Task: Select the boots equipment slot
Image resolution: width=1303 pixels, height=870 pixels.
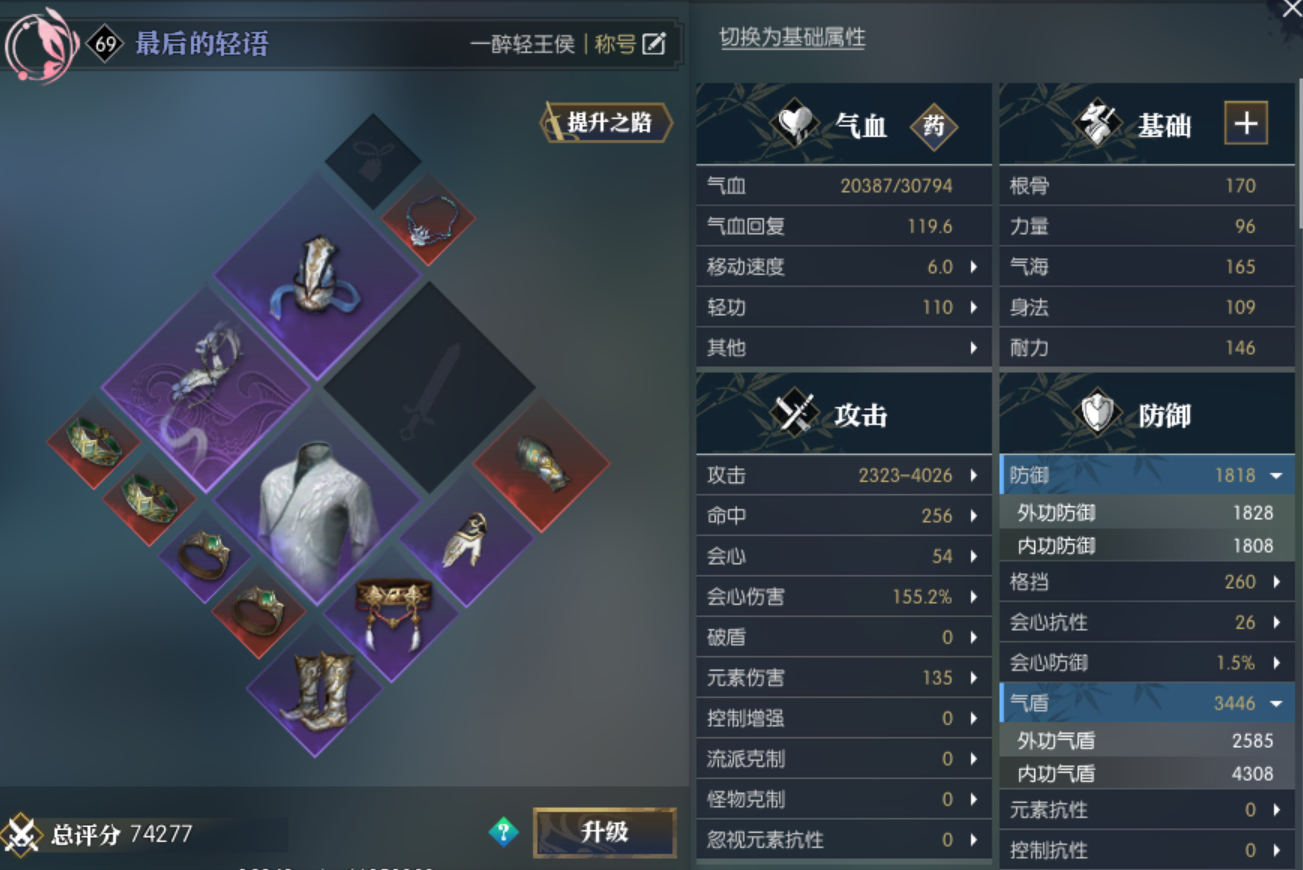Action: coord(314,688)
